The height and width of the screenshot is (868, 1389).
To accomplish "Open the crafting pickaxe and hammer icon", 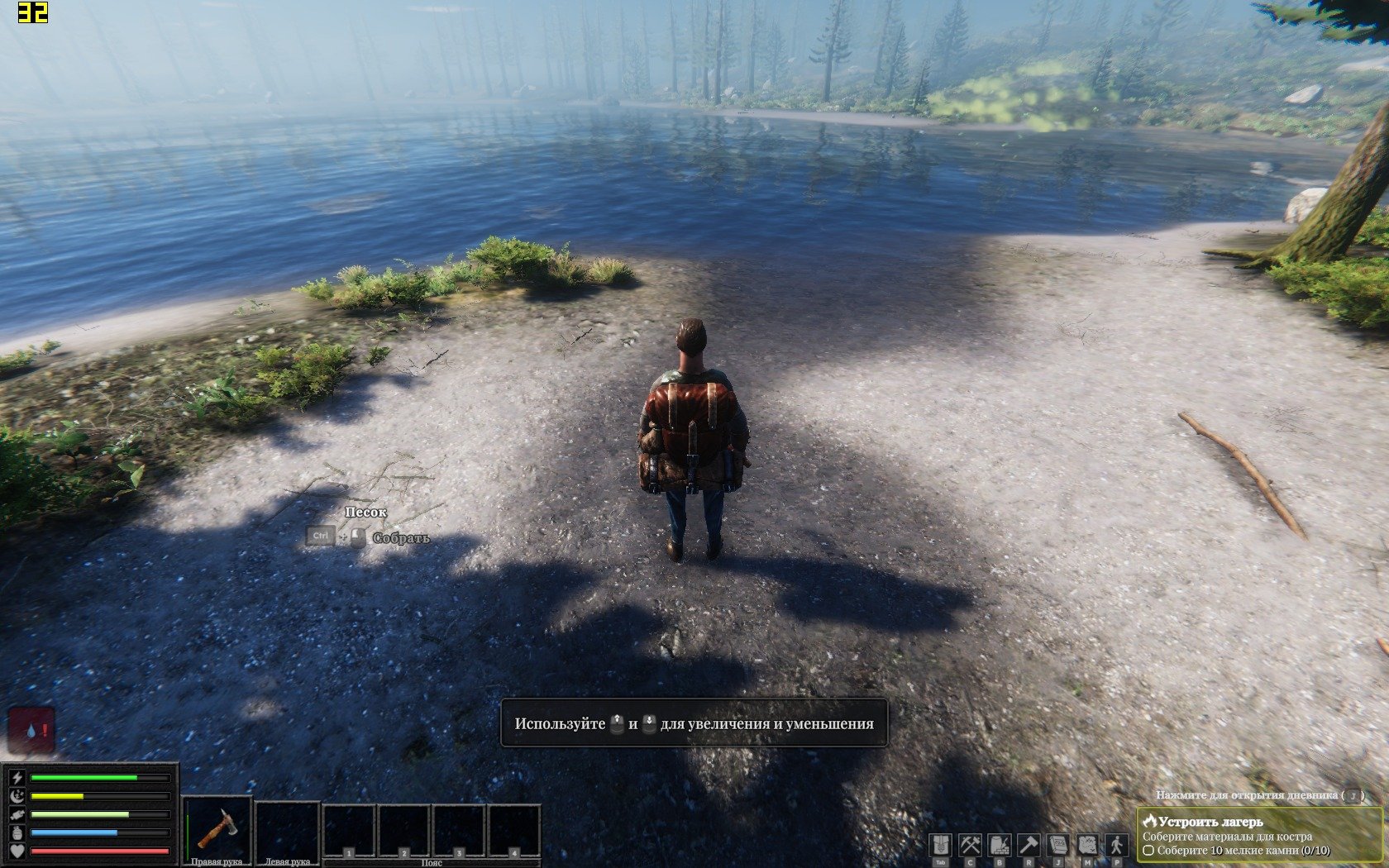I will point(970,845).
